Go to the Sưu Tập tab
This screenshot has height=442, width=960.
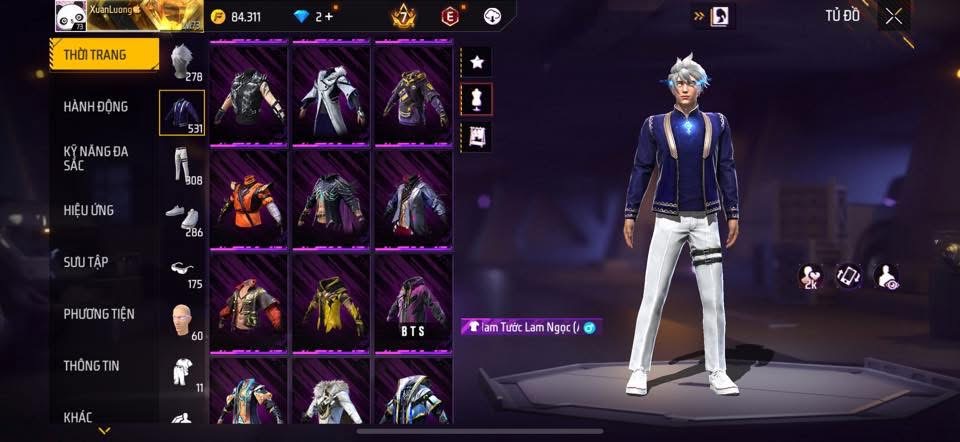[86, 262]
